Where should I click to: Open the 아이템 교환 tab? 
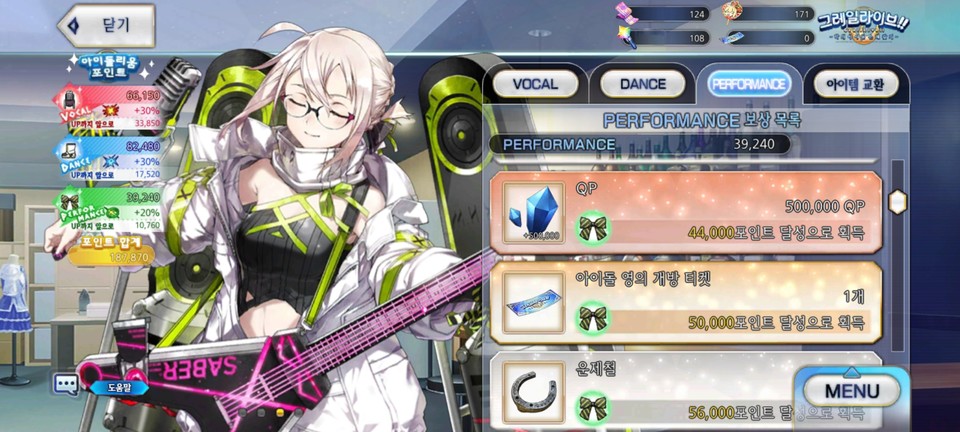tap(856, 84)
